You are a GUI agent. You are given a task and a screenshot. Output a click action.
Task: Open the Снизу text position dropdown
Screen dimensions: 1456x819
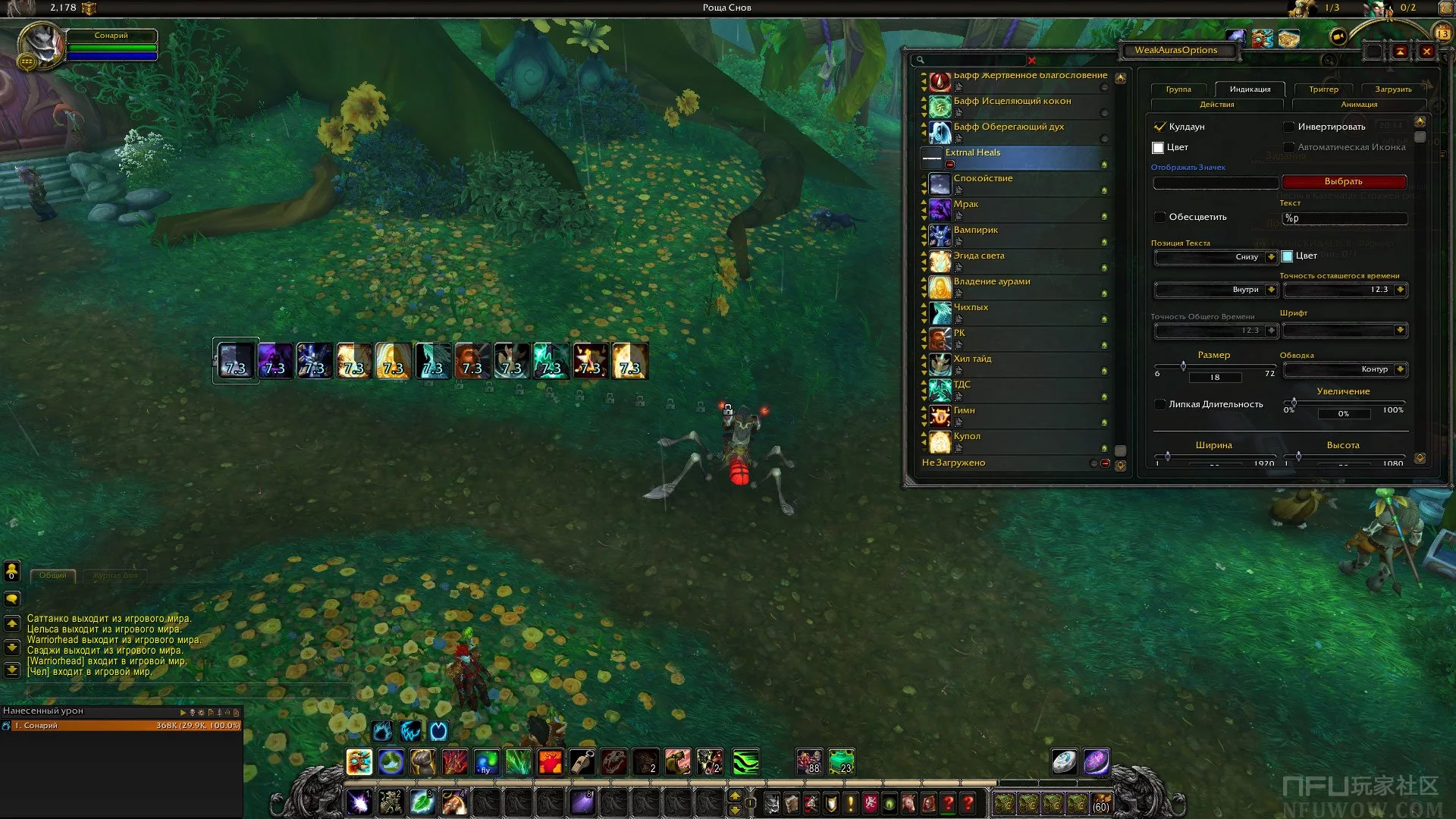tap(1271, 257)
